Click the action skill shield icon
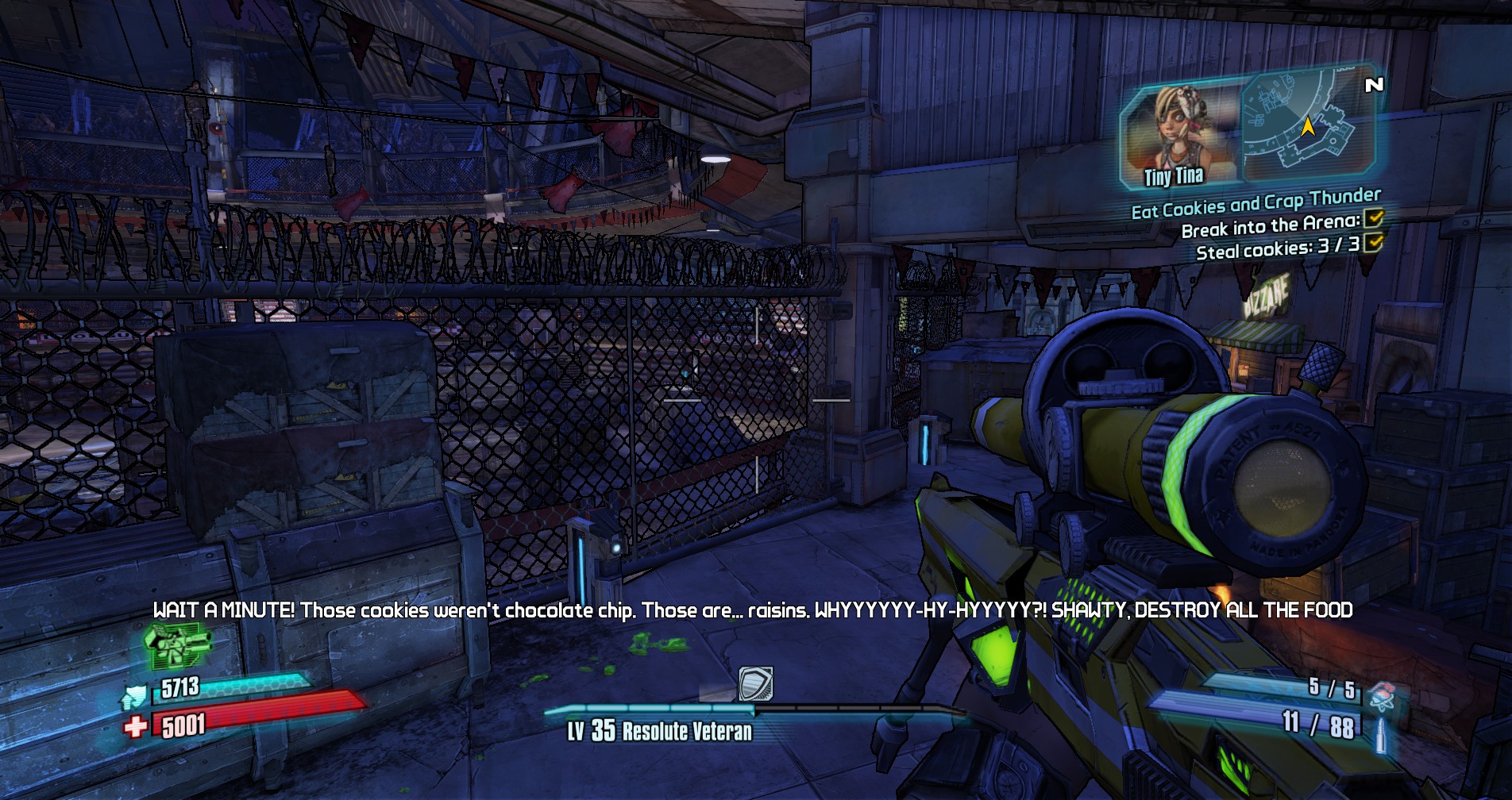This screenshot has width=1512, height=800. coord(755,683)
